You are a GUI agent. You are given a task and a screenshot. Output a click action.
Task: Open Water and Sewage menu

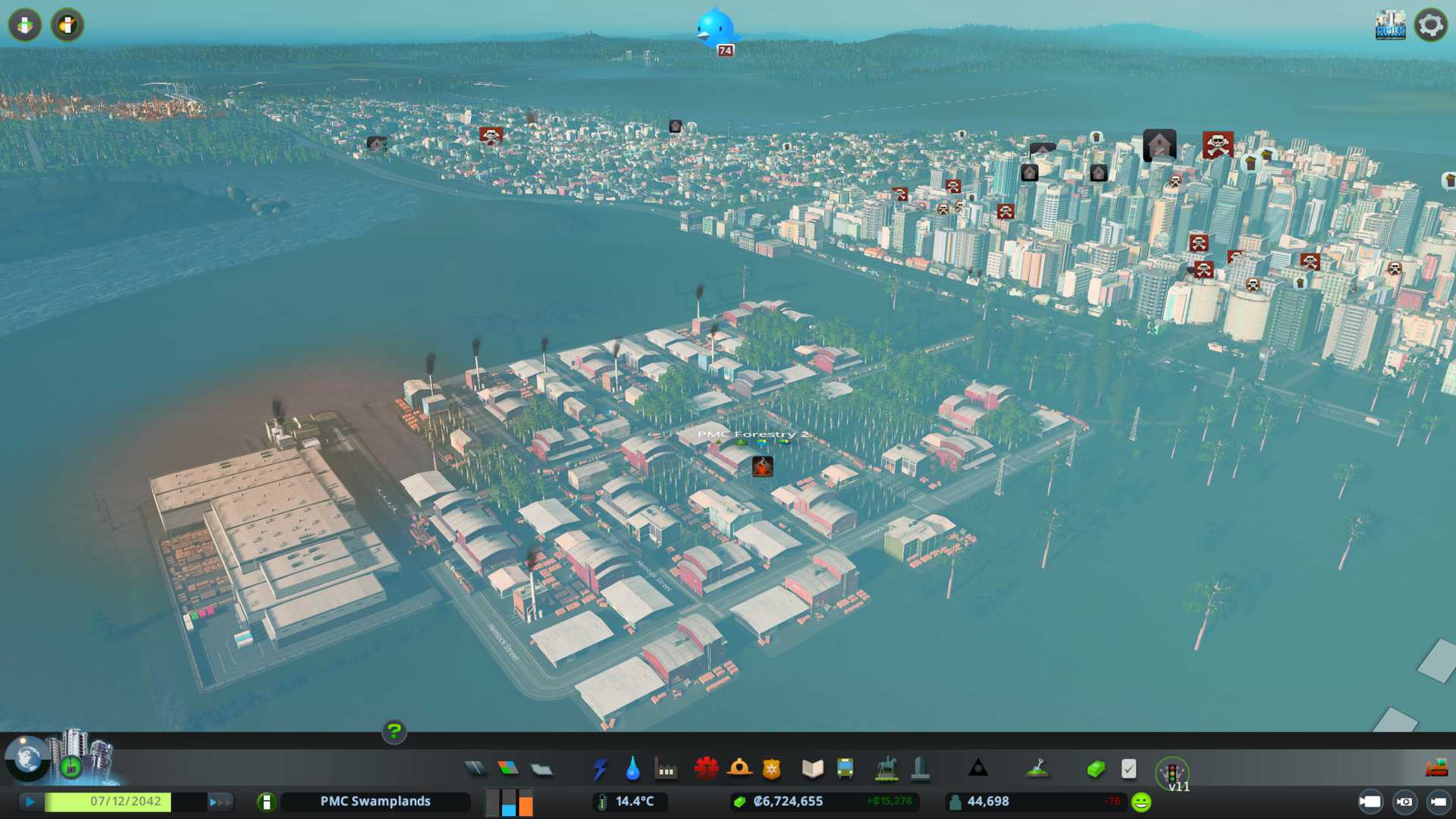click(x=632, y=769)
